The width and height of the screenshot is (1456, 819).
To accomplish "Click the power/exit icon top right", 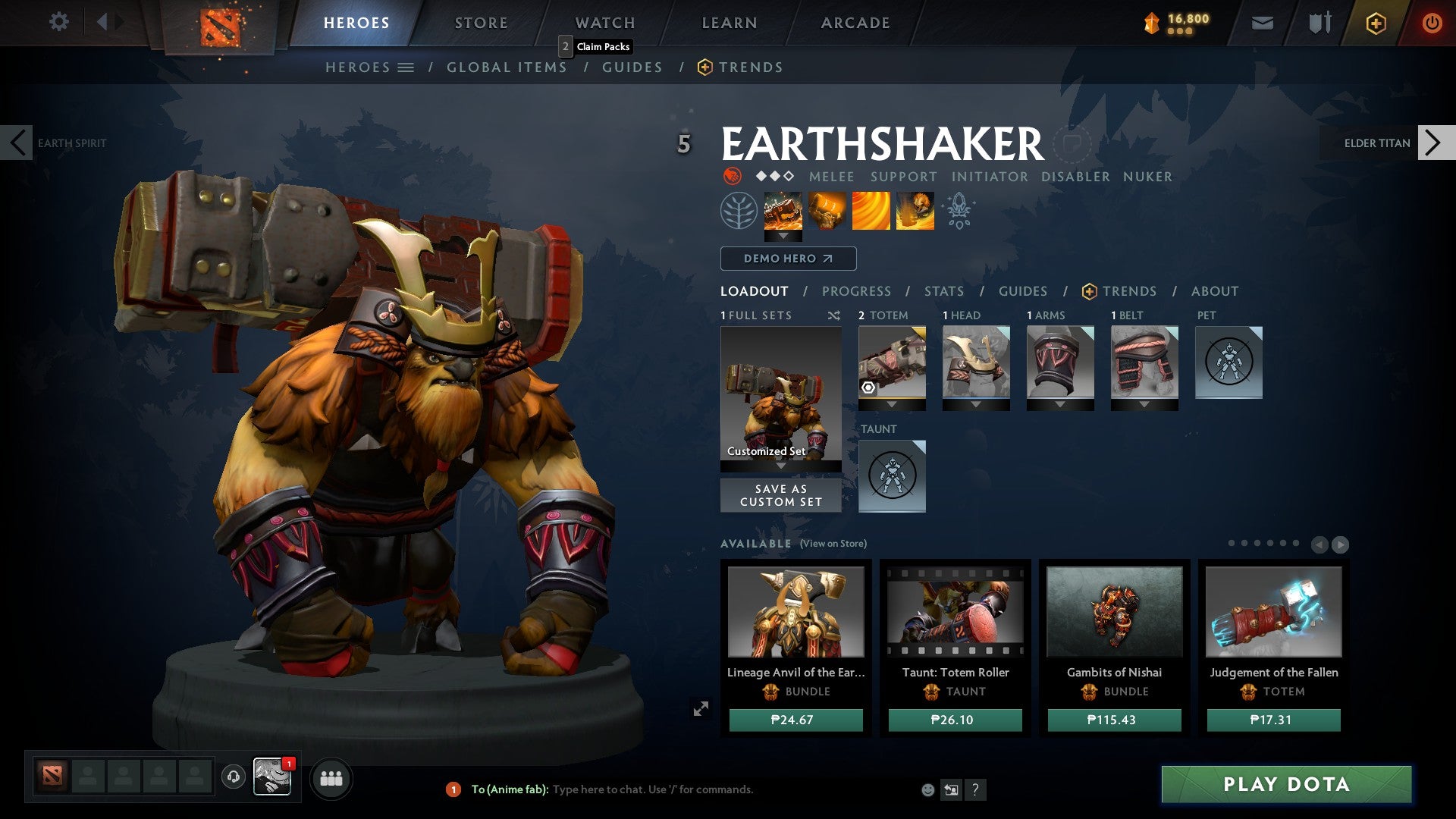I will [x=1432, y=23].
